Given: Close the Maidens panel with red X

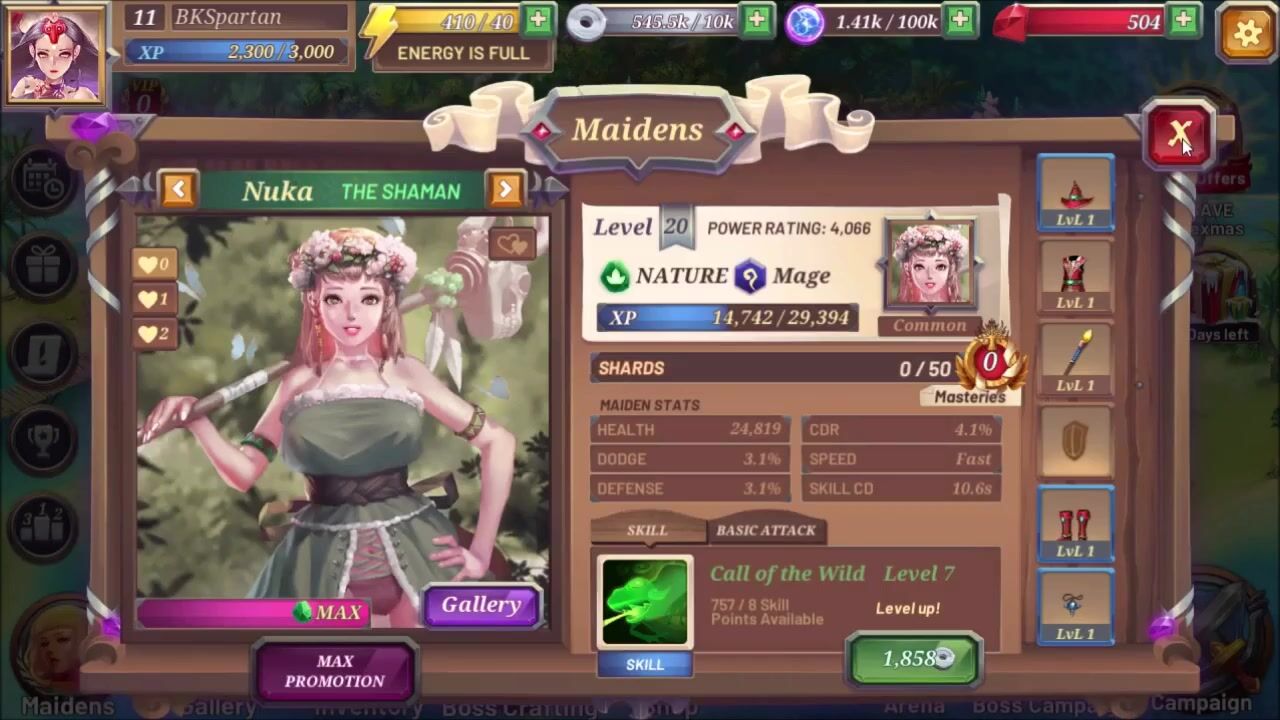Looking at the screenshot, I should pos(1178,134).
